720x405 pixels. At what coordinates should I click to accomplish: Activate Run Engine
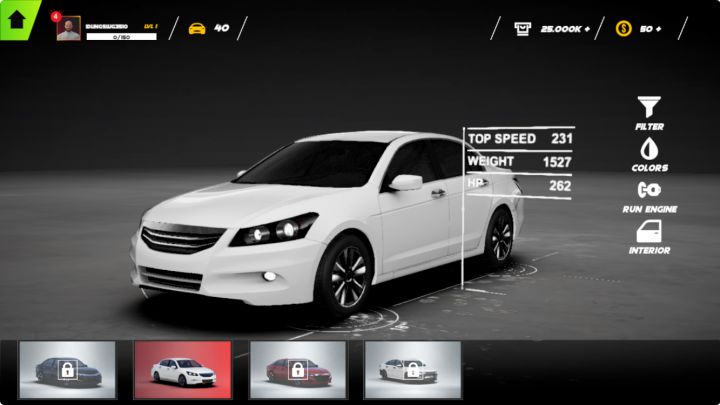click(649, 194)
